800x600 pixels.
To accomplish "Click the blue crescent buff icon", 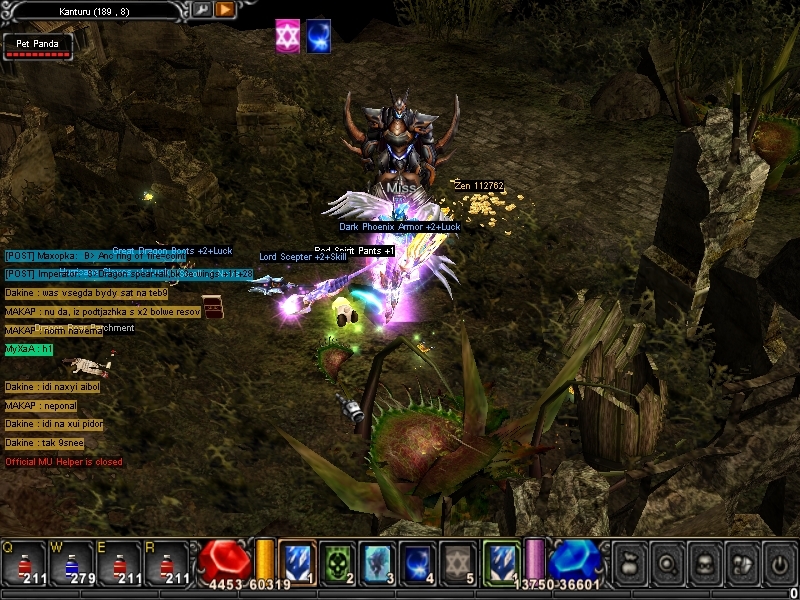I will point(319,34).
